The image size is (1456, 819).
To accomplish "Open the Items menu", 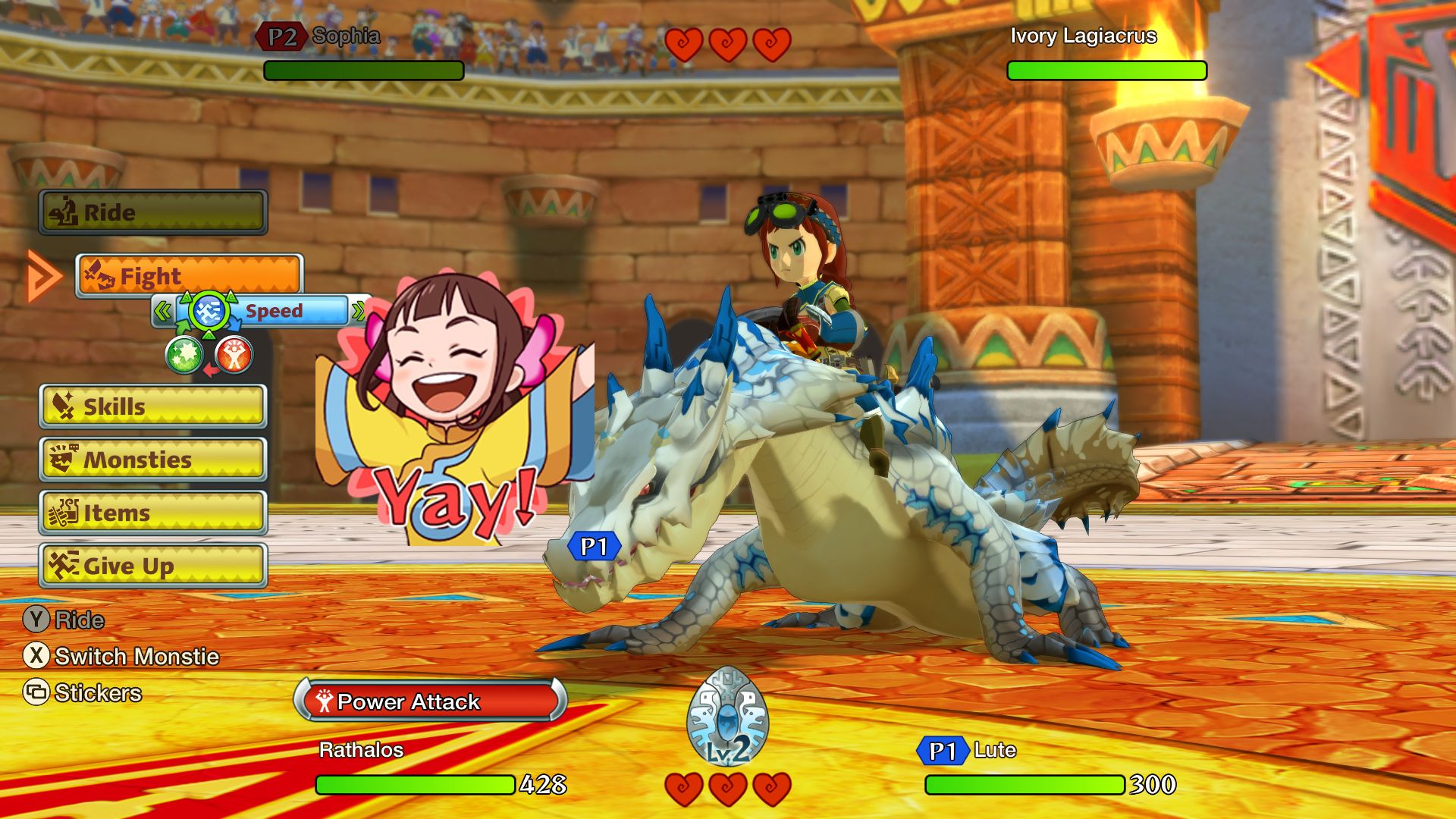I will click(x=153, y=513).
